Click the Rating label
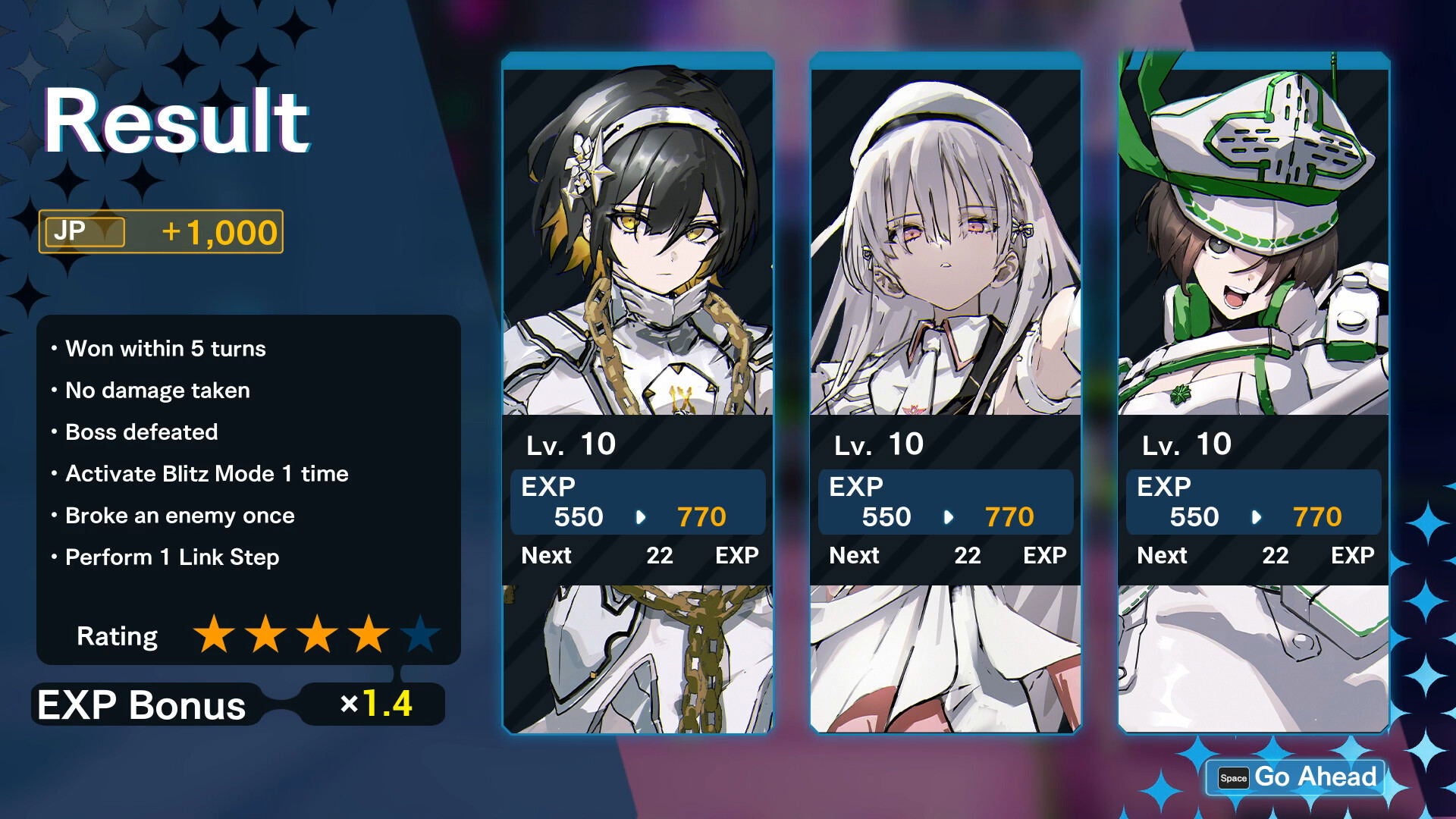Image resolution: width=1456 pixels, height=819 pixels. (x=118, y=637)
